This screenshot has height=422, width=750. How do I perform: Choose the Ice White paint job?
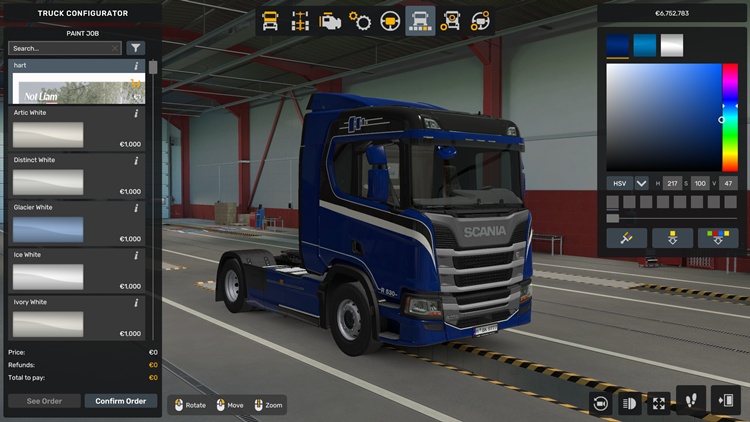[x=48, y=276]
